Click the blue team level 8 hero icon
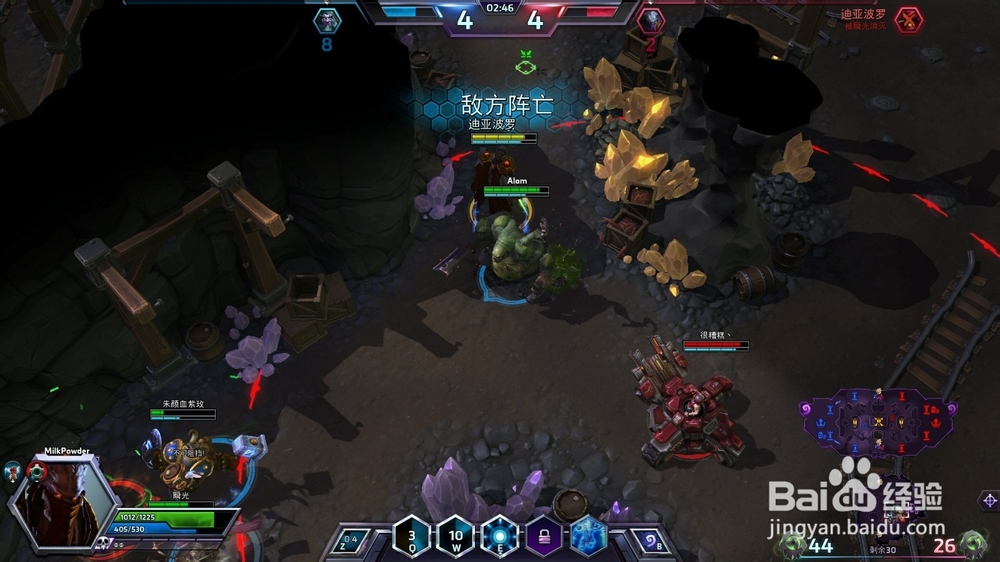The width and height of the screenshot is (1000, 562). pyautogui.click(x=327, y=19)
